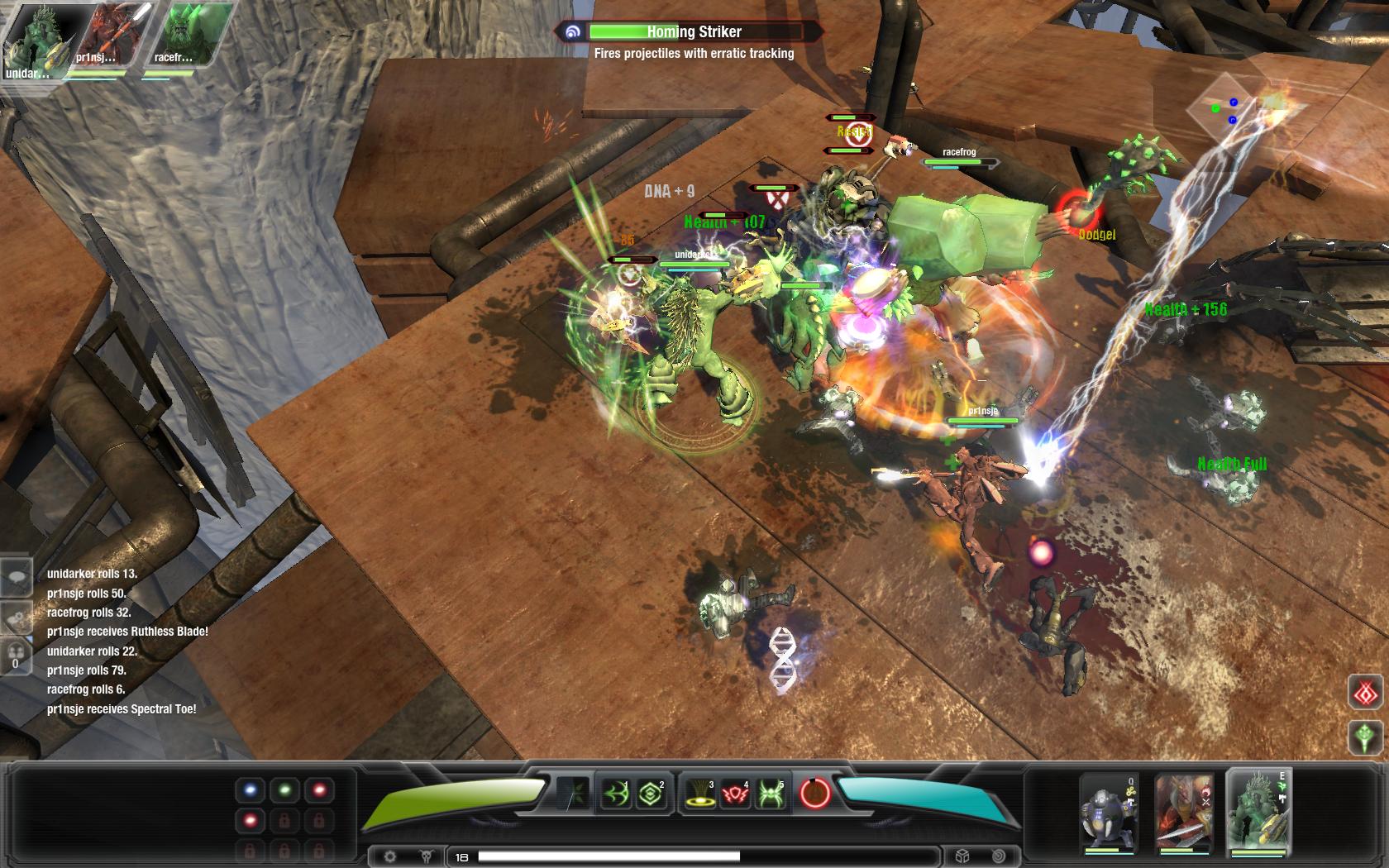The width and height of the screenshot is (1389, 868).
Task: Activate the red diamond squad ability
Action: (1366, 692)
